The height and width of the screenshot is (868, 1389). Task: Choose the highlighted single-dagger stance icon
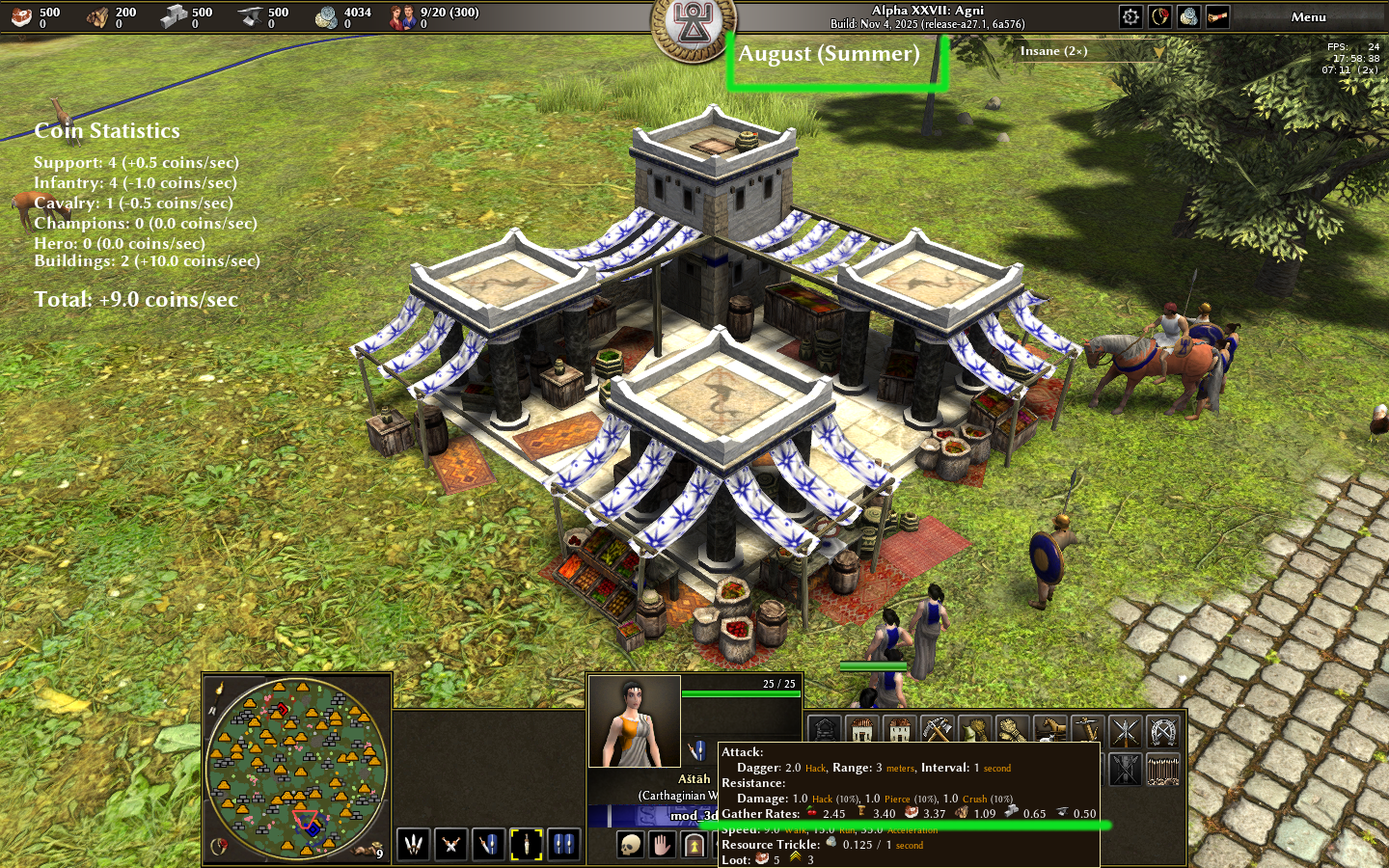[x=526, y=845]
